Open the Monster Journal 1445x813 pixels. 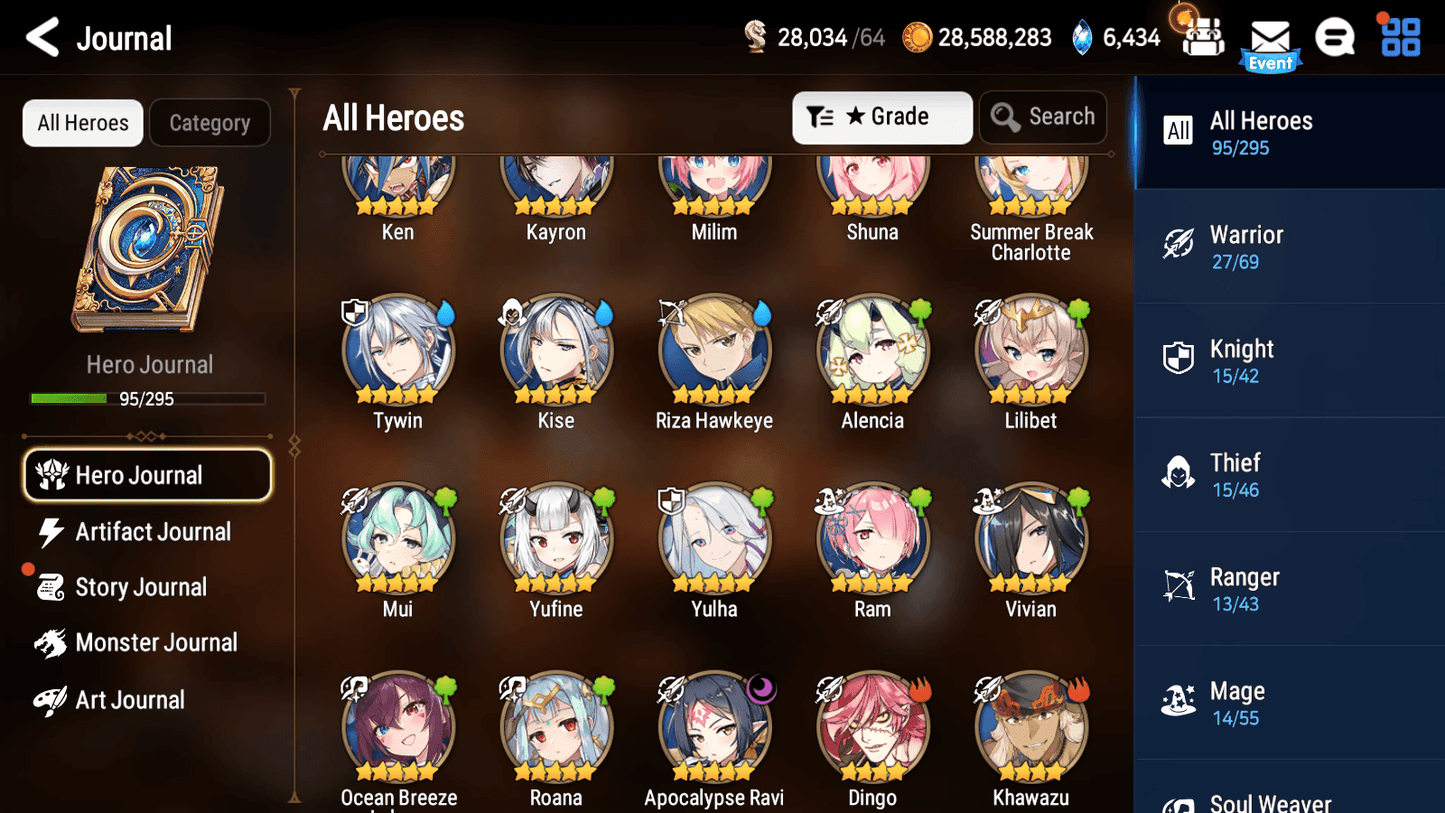tap(157, 643)
